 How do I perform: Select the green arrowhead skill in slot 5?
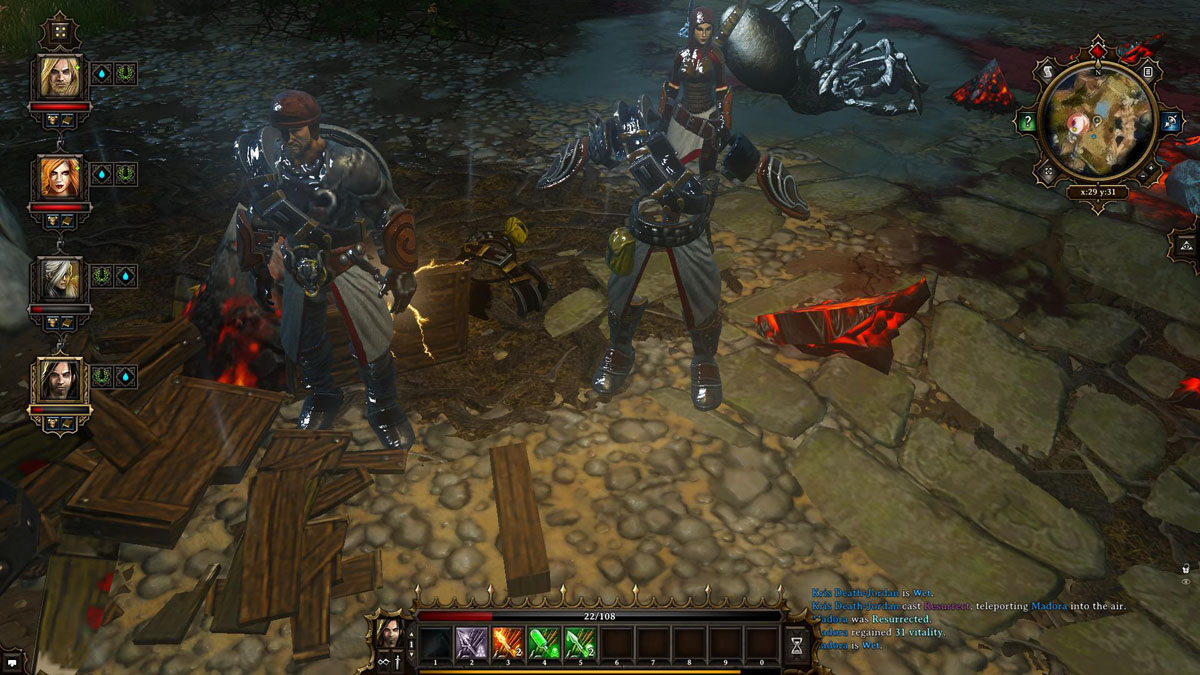pos(580,642)
